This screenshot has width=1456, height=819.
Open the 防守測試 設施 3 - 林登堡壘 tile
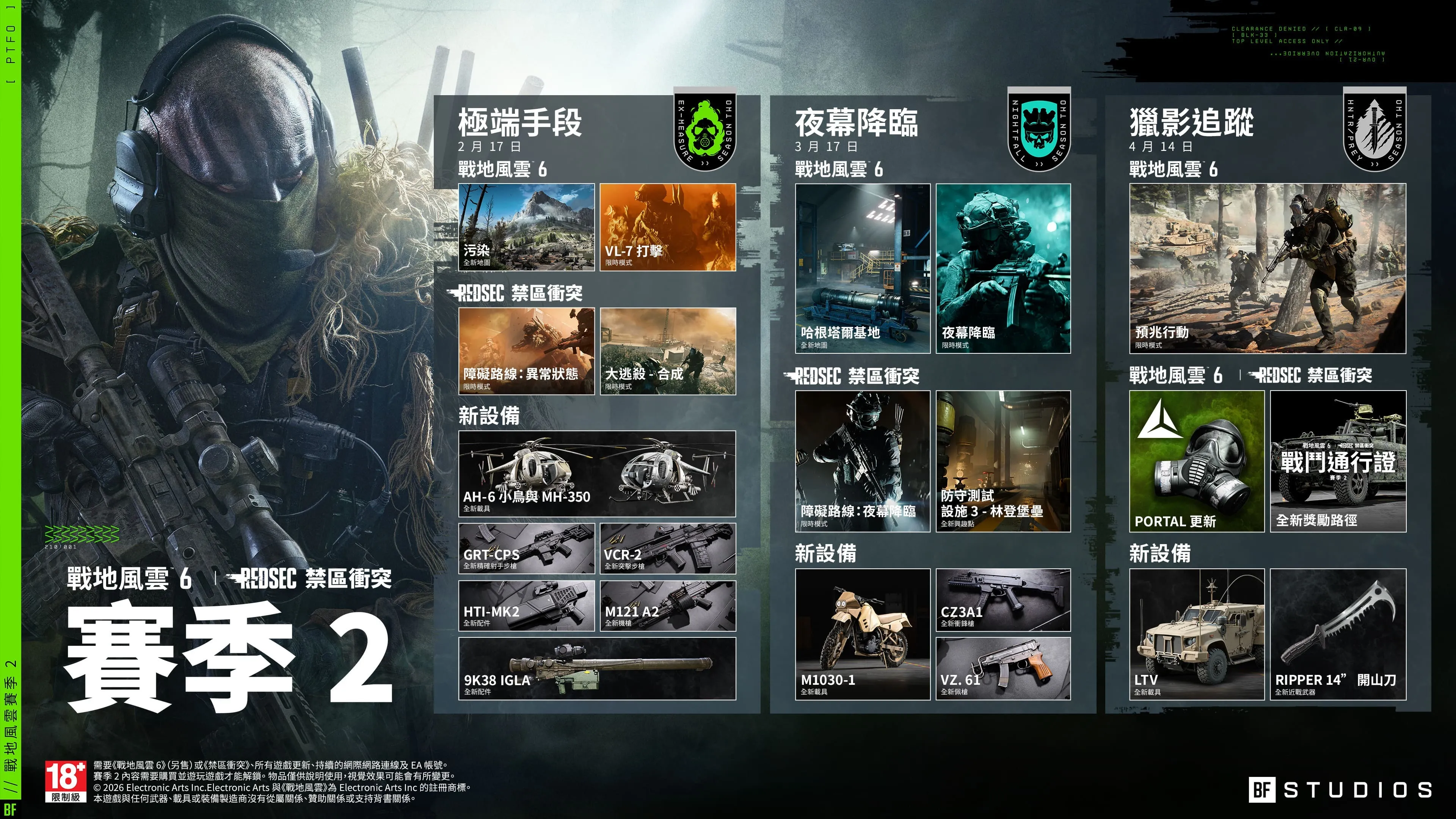tap(1003, 461)
